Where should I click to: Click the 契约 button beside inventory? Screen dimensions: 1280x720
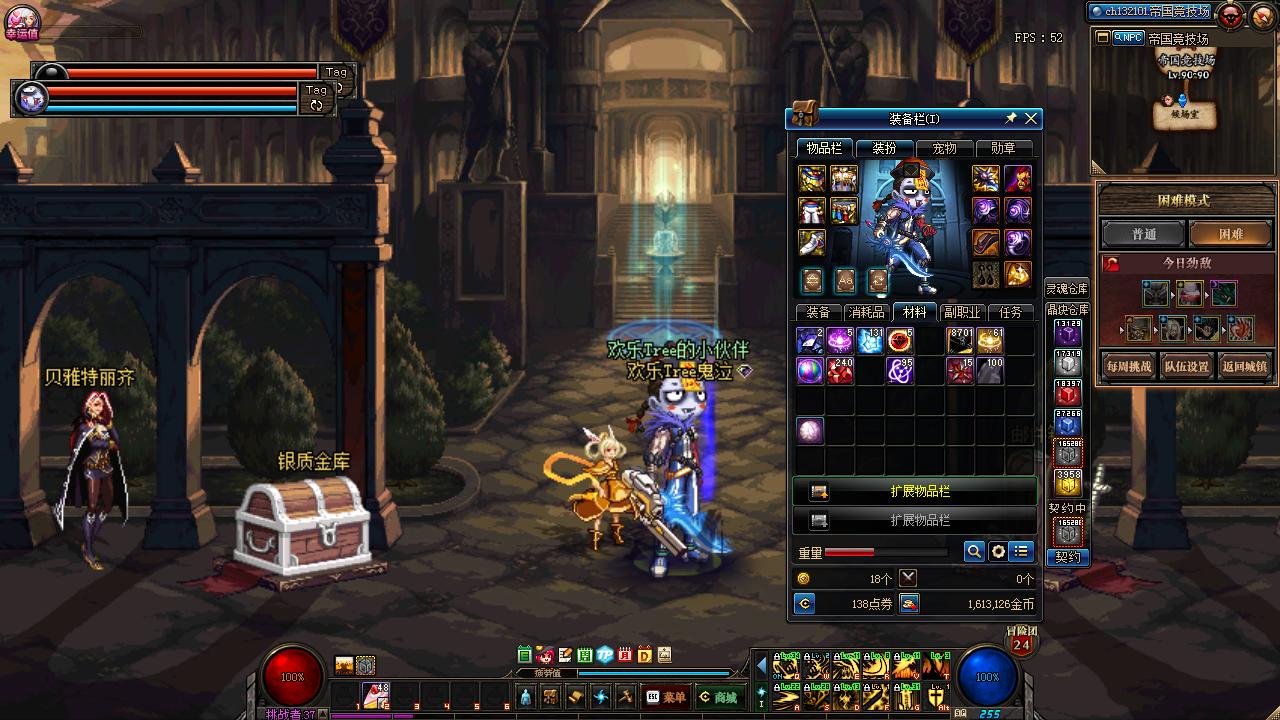(1067, 557)
